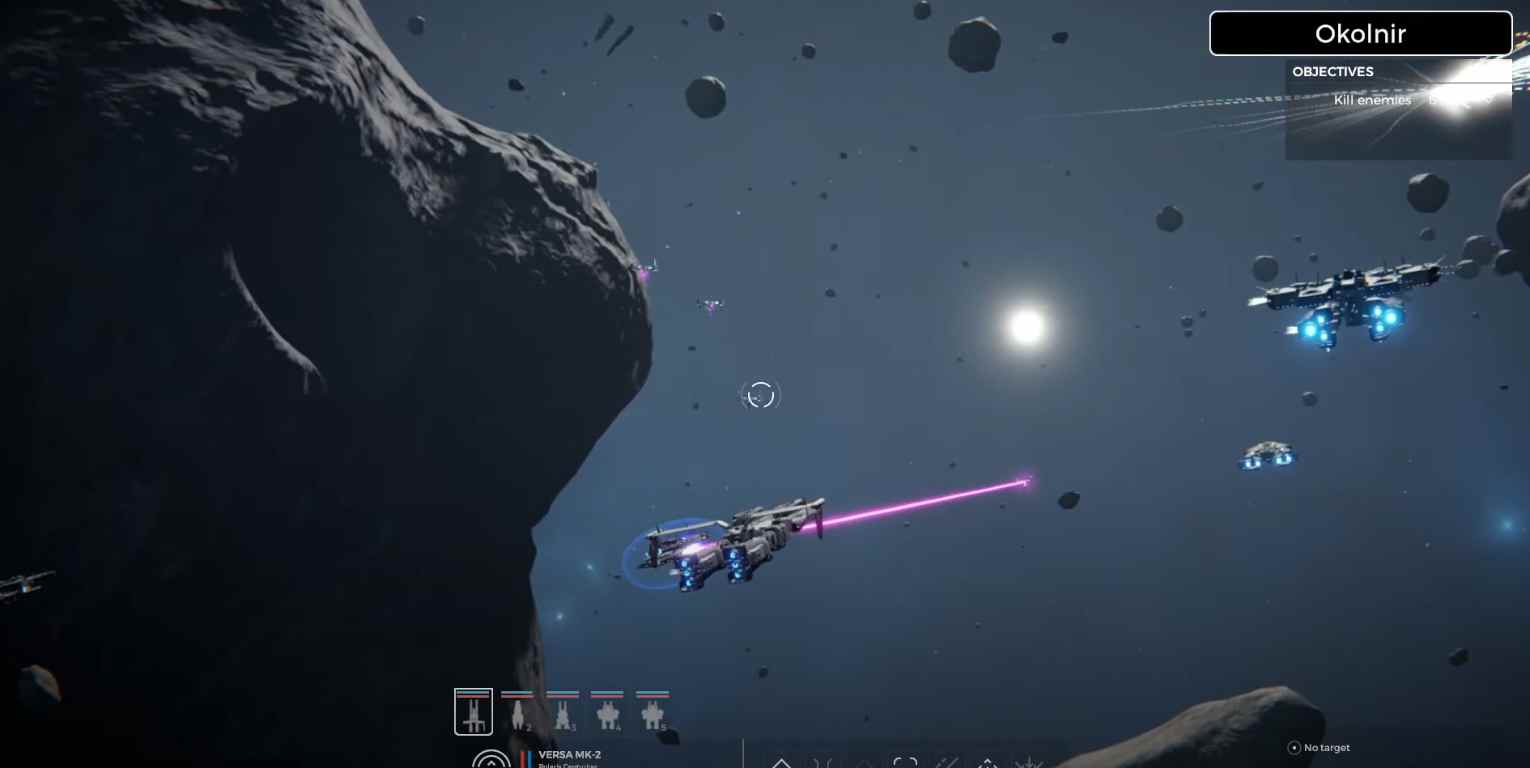Switch to squad ship number 3
This screenshot has height=768, width=1530.
(562, 712)
